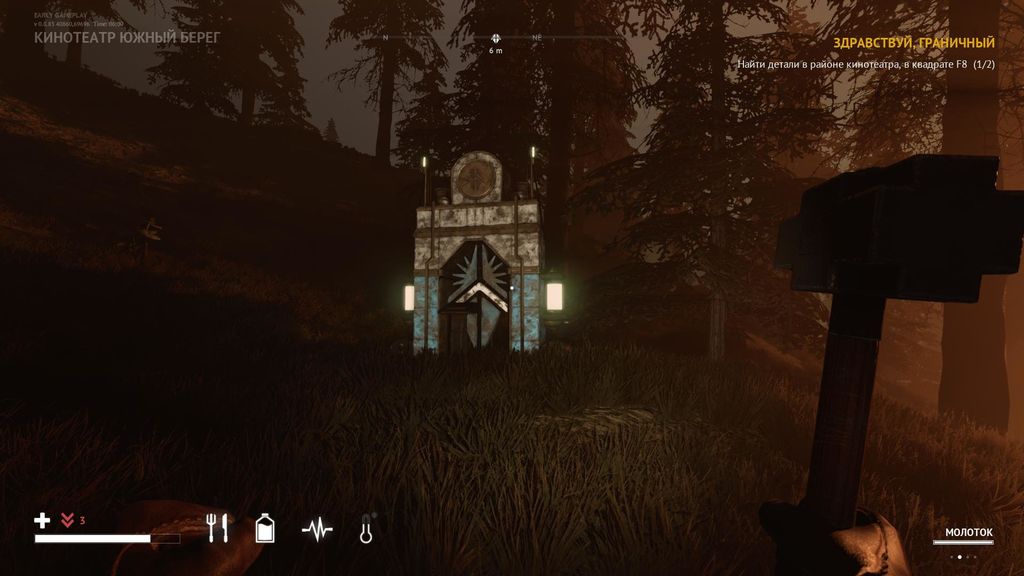
Task: Click the heartbeat pulse status icon
Action: click(x=317, y=528)
